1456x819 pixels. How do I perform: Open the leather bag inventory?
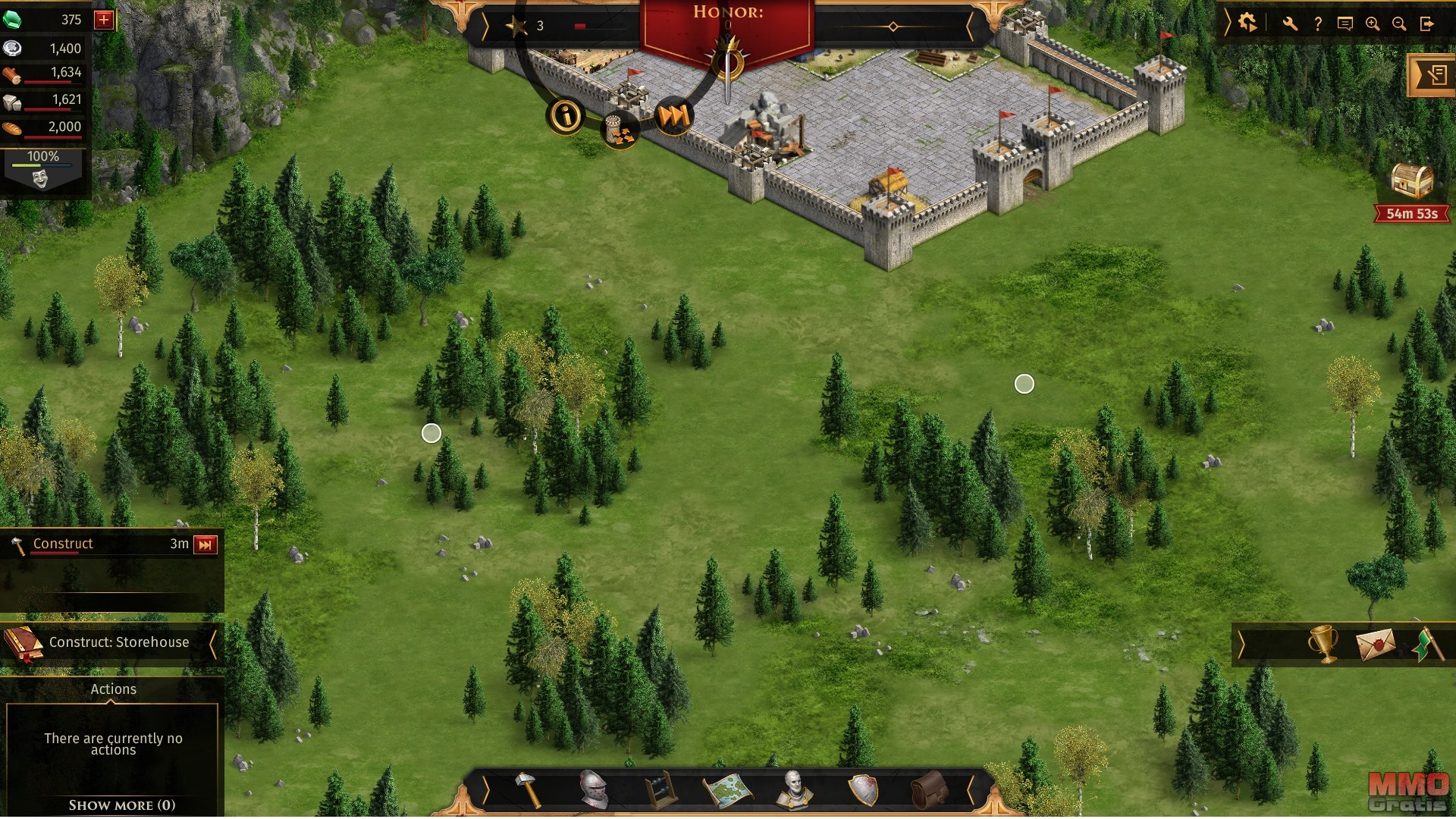pyautogui.click(x=929, y=790)
